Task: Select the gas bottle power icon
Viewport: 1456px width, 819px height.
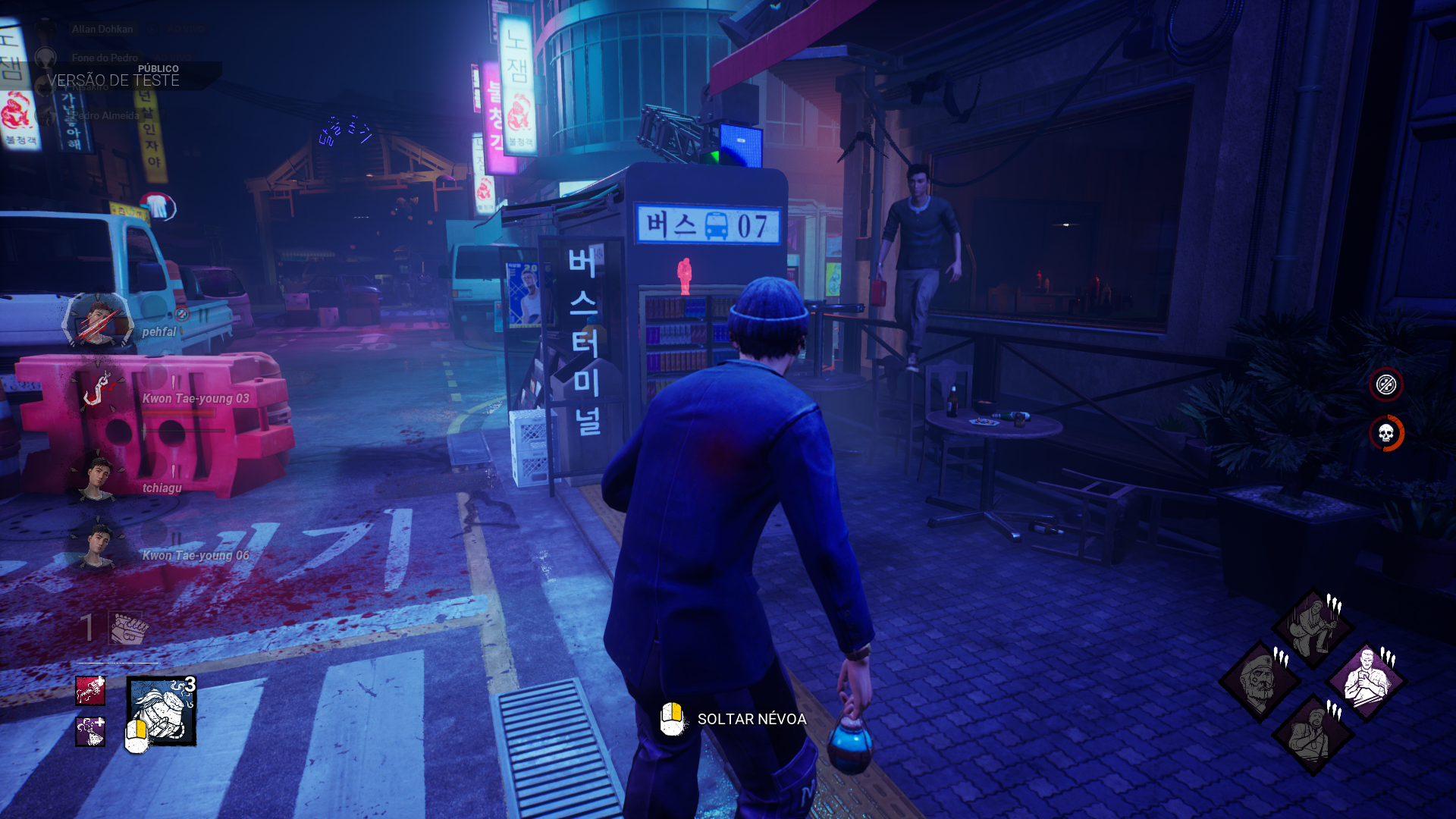Action: (x=162, y=711)
